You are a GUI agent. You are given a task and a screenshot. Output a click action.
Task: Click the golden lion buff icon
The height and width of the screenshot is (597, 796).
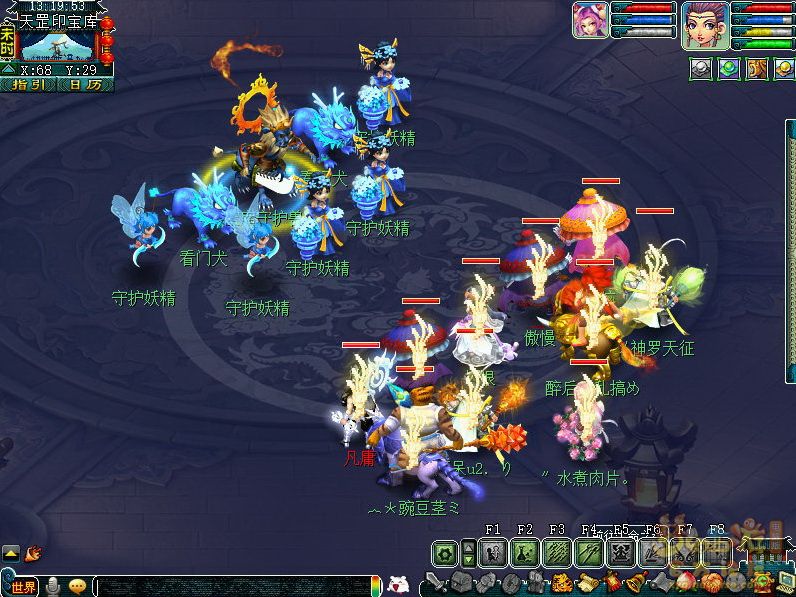click(758, 67)
